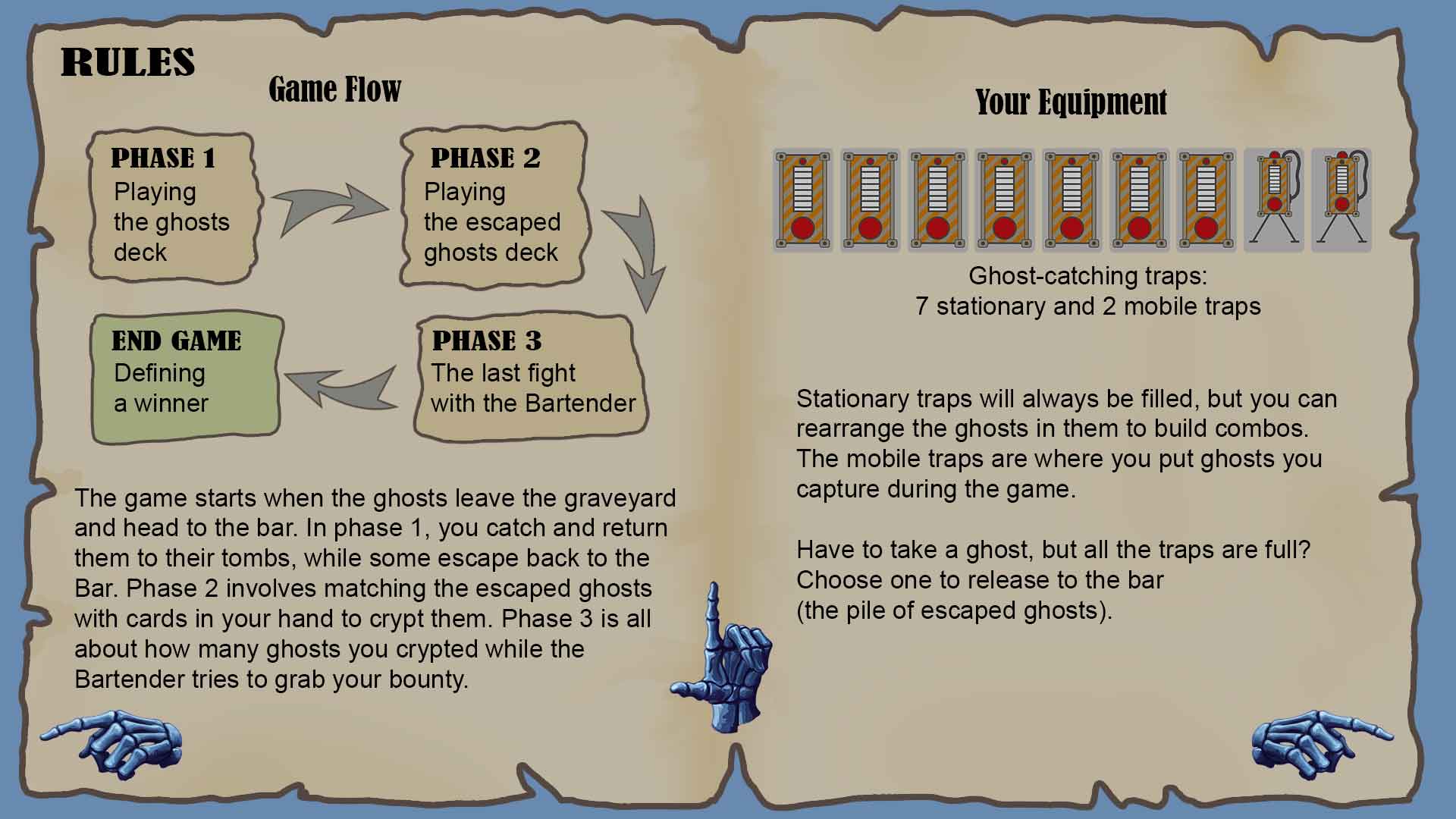The image size is (1456, 819).
Task: Click the upward-pointing skeleton hand
Action: [x=719, y=661]
